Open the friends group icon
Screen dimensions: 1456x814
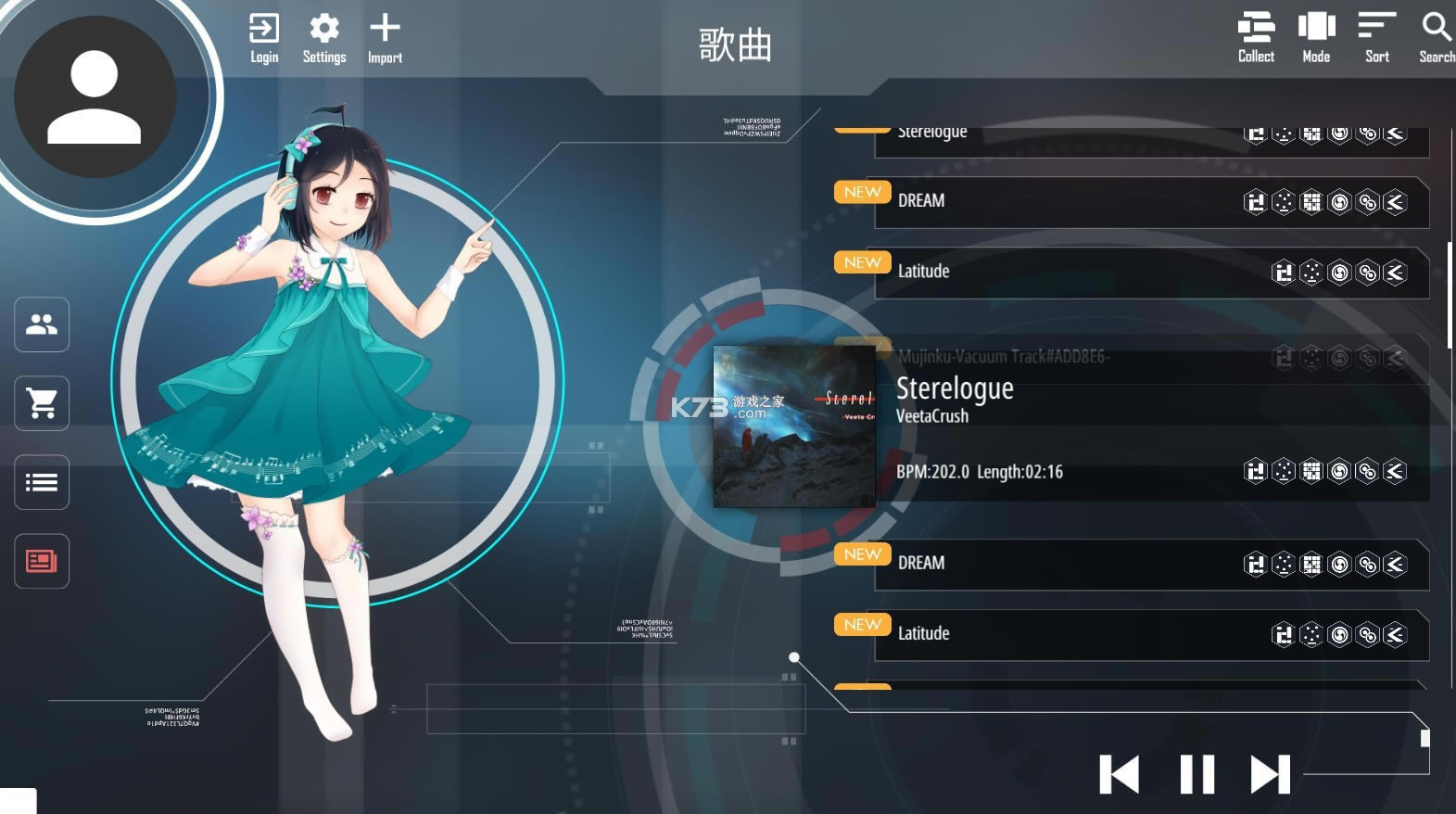click(42, 324)
